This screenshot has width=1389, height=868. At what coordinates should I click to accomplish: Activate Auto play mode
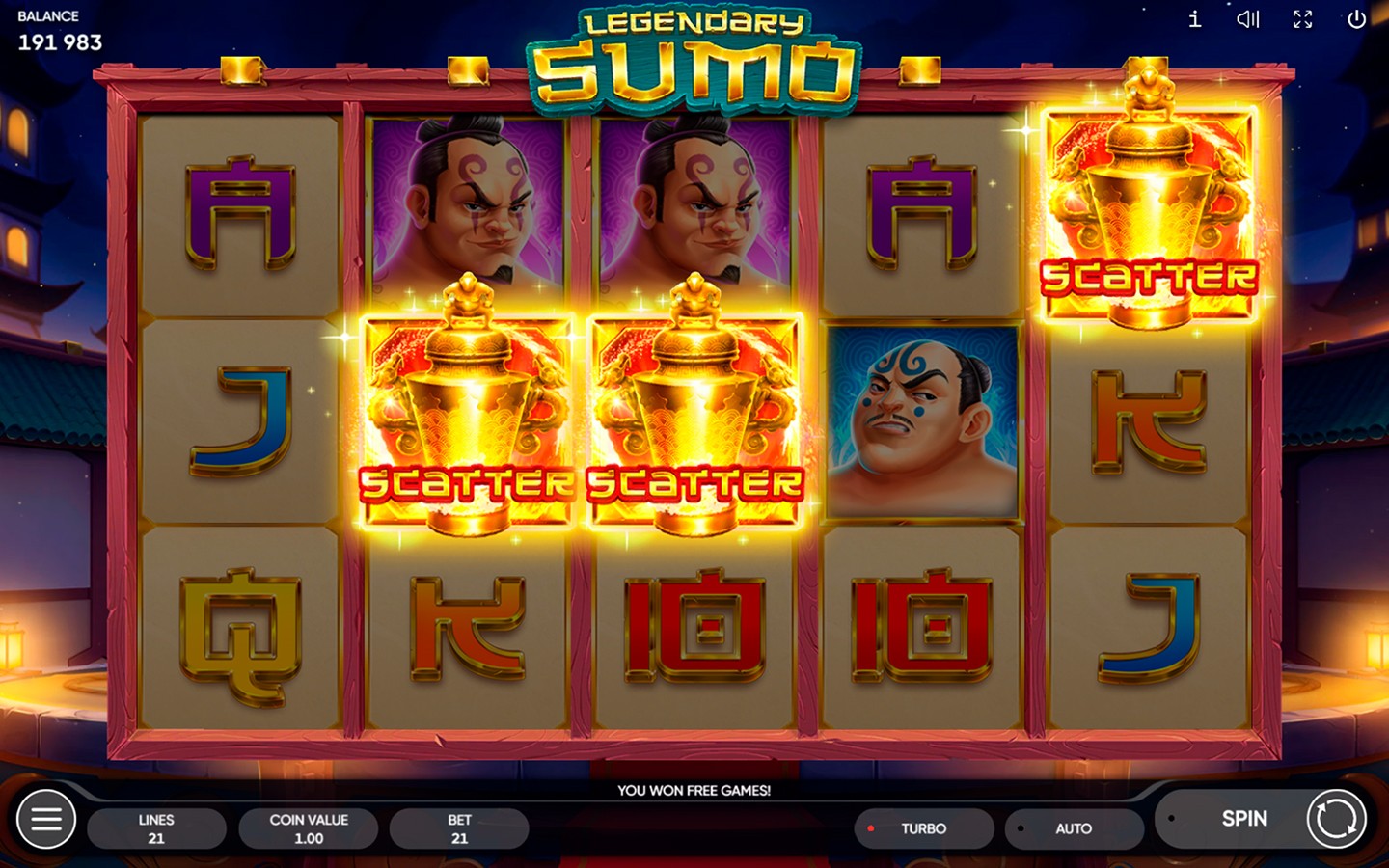pyautogui.click(x=1073, y=828)
